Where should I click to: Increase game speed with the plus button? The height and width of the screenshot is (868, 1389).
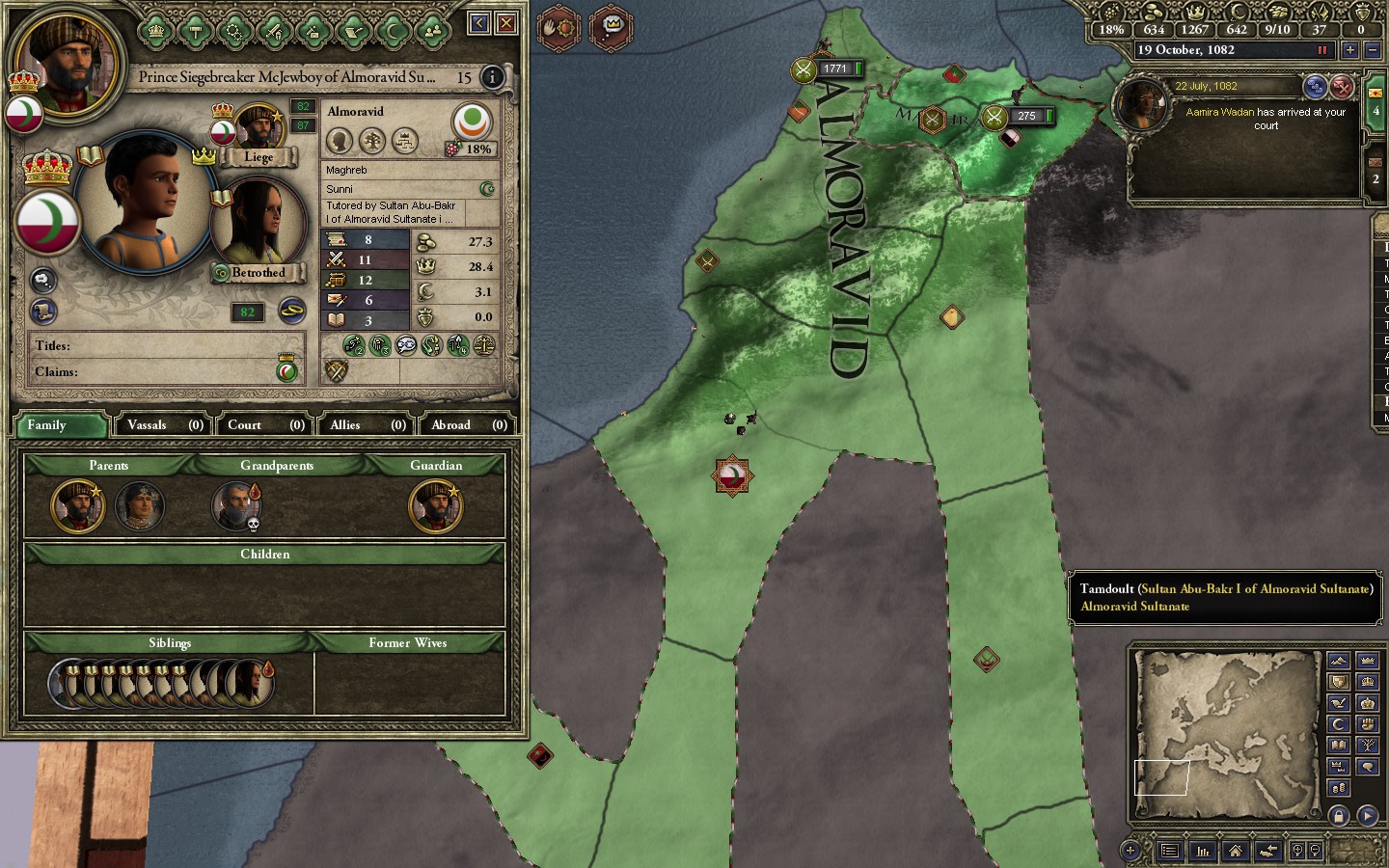[x=1349, y=50]
